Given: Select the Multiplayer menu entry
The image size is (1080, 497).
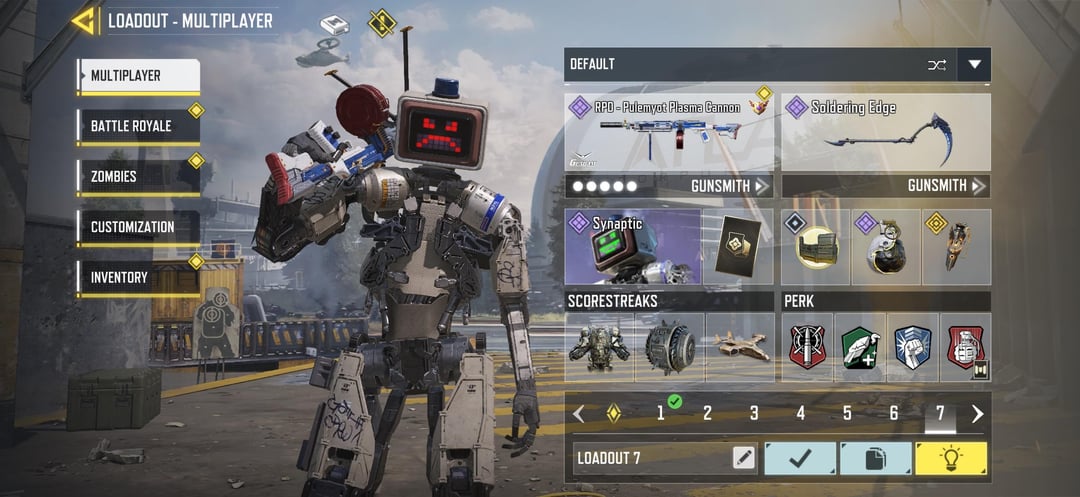Looking at the screenshot, I should click(x=138, y=76).
